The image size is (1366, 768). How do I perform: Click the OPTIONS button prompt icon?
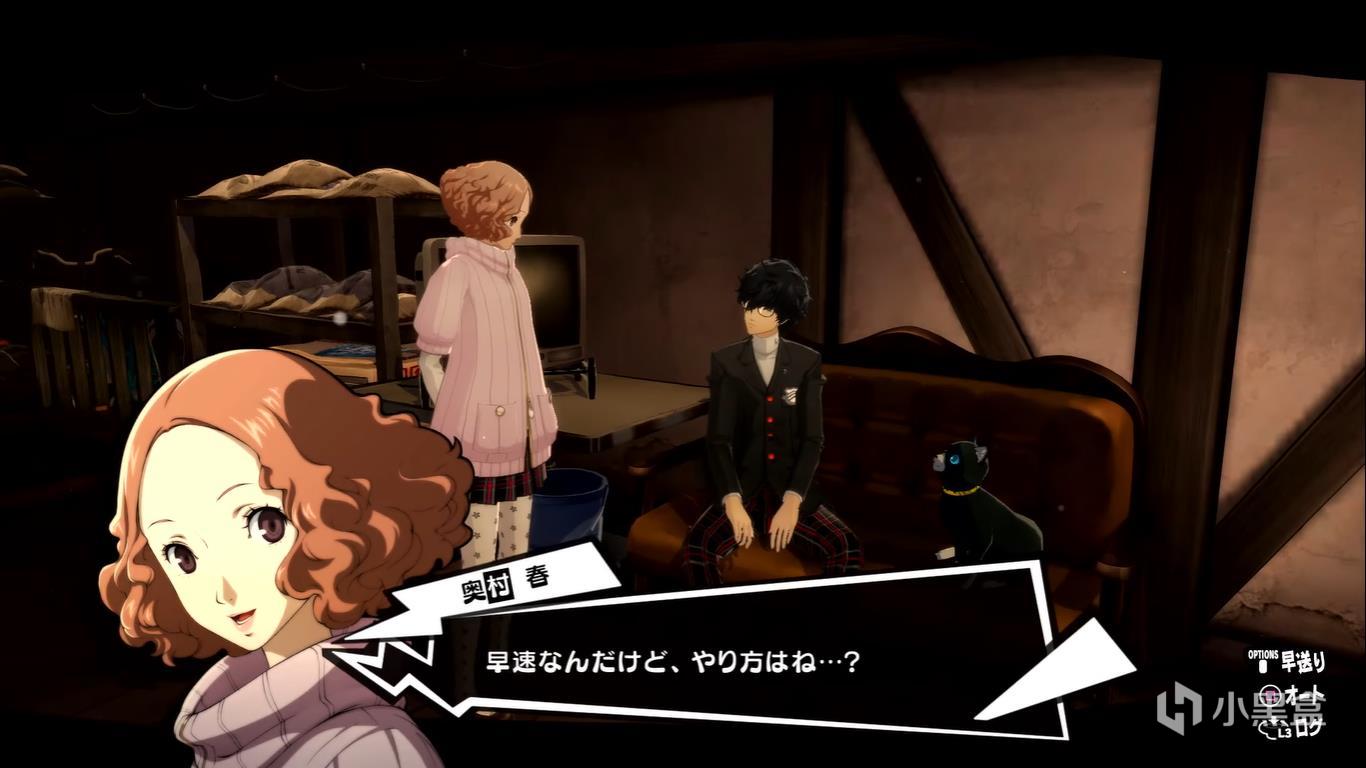click(1263, 665)
